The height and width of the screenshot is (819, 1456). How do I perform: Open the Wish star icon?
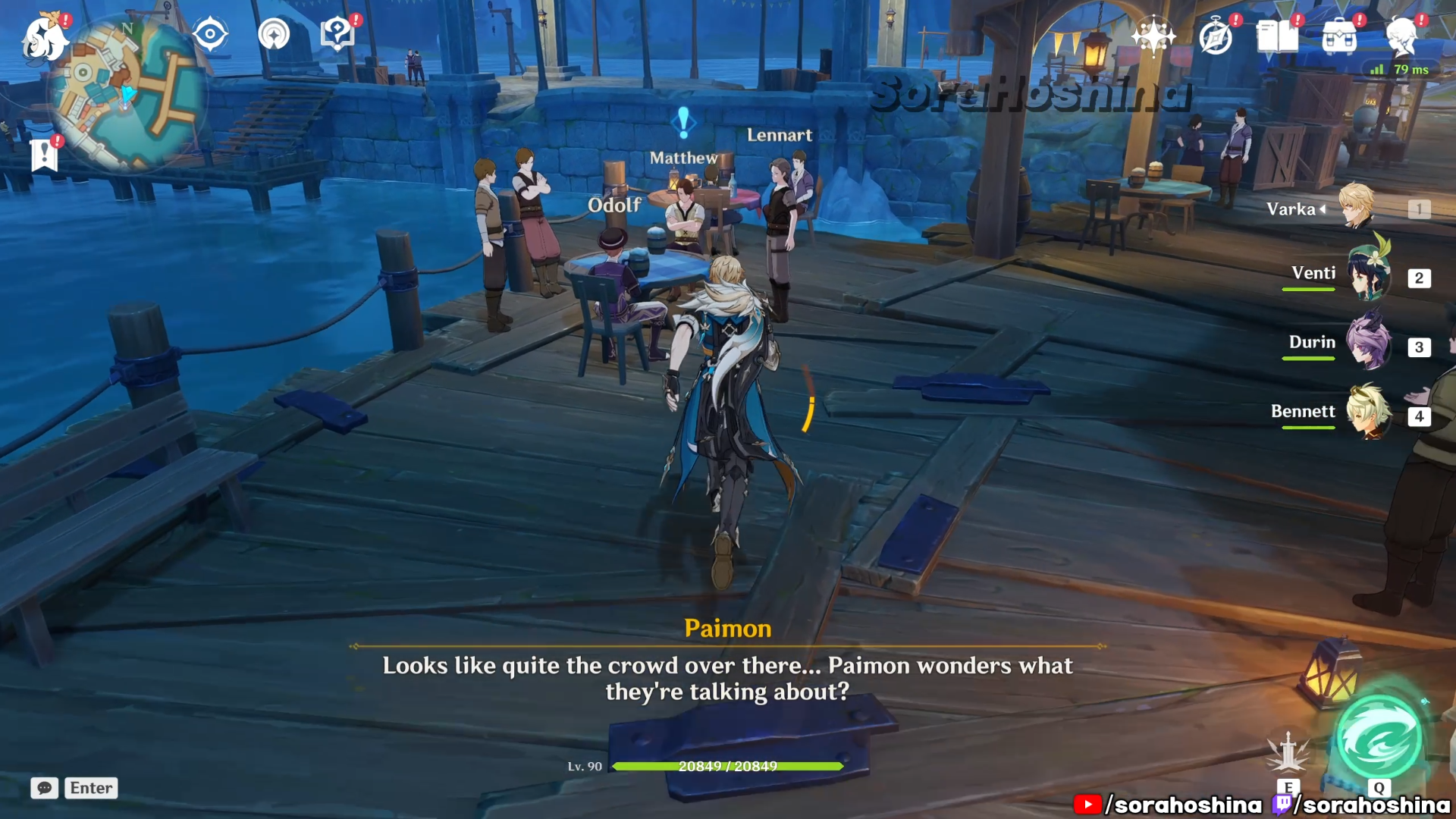(x=1153, y=36)
